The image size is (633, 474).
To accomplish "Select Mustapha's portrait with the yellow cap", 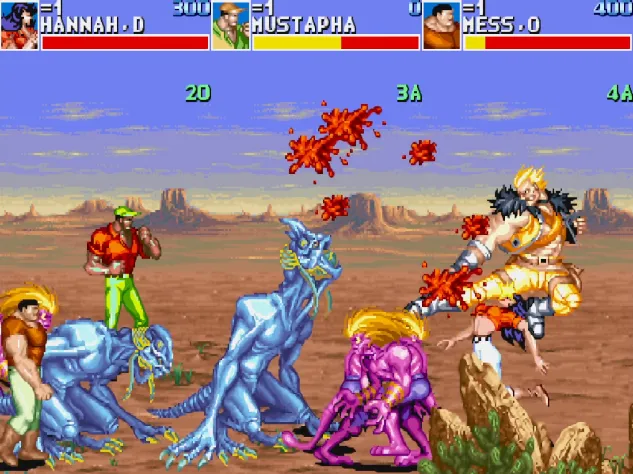I will (231, 25).
